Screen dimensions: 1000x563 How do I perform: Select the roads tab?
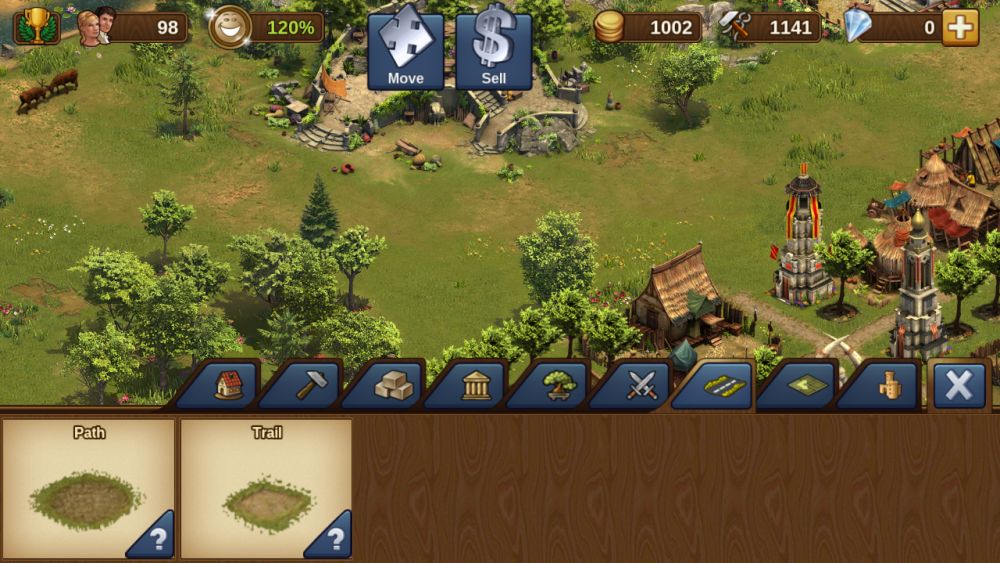[722, 385]
